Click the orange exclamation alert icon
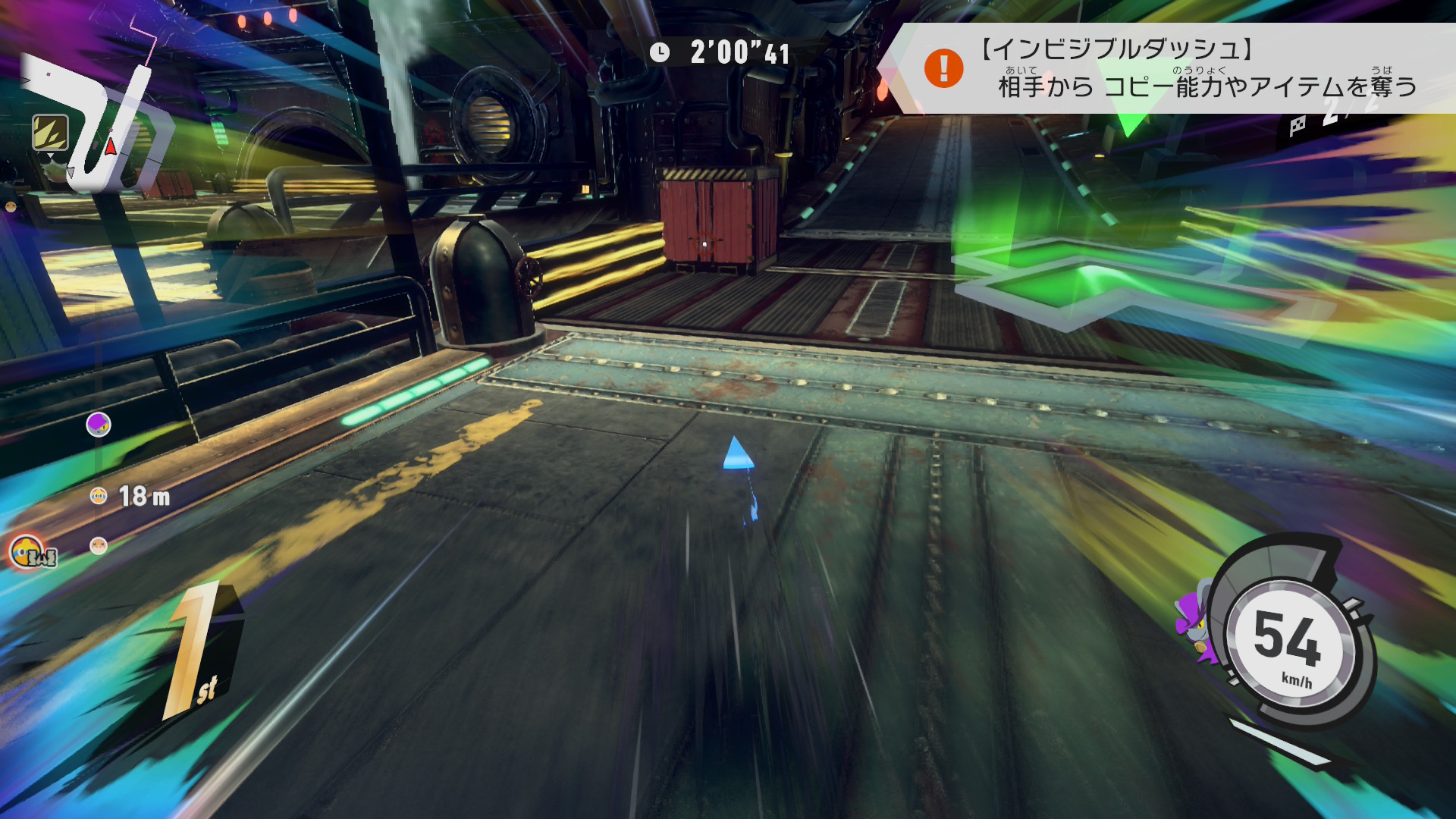1456x819 pixels. click(x=943, y=68)
